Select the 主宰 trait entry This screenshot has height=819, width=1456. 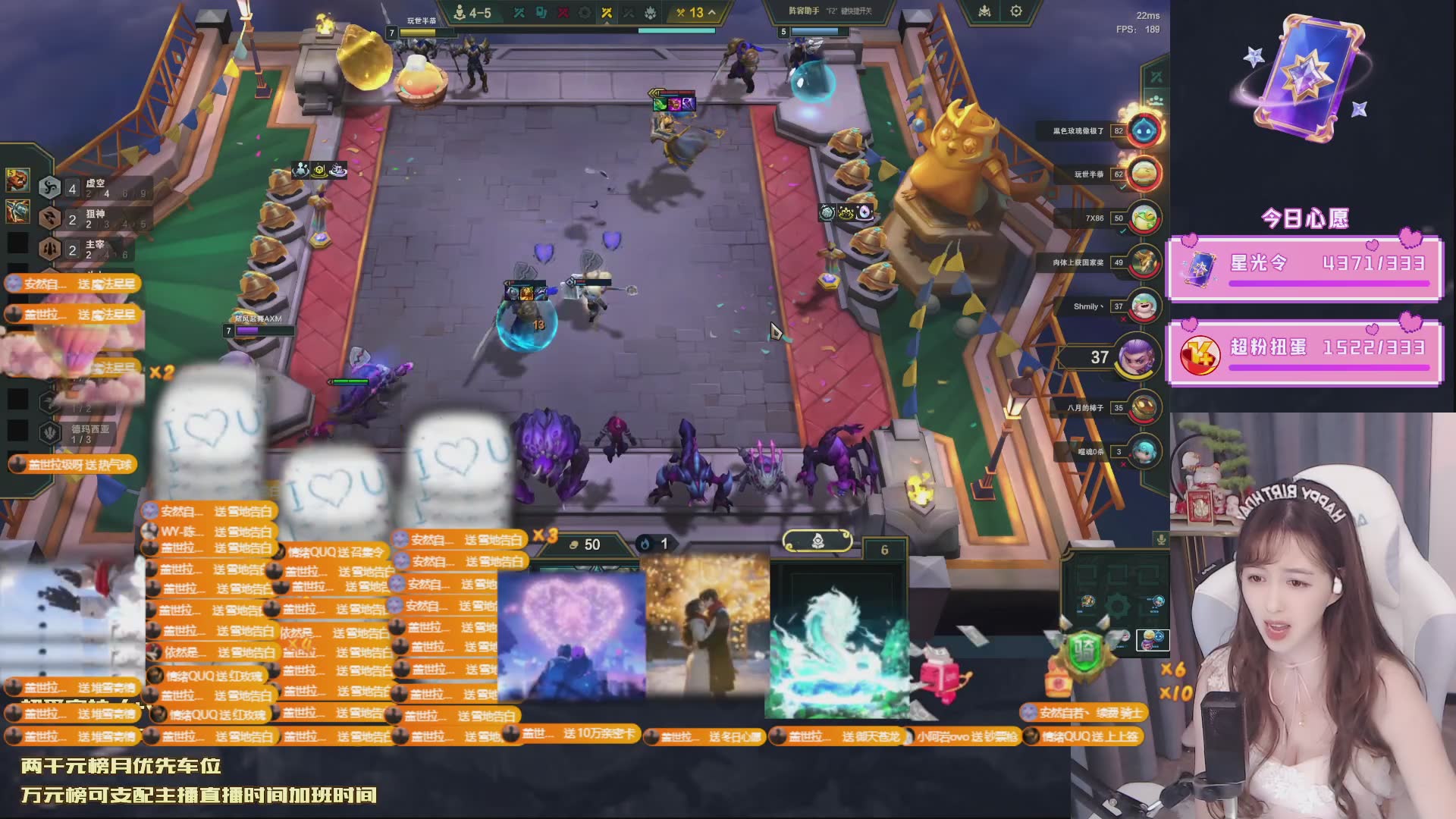(x=95, y=248)
